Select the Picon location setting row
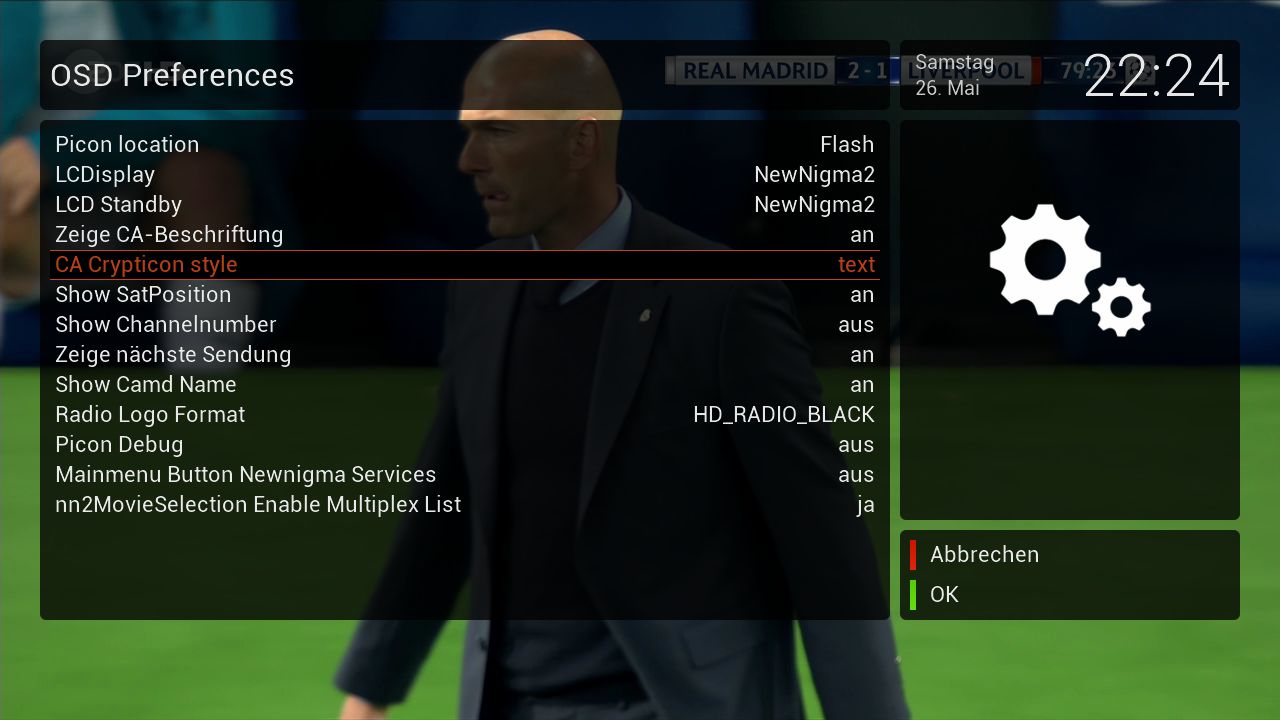Screen dimensions: 1280x720 pyautogui.click(x=464, y=145)
